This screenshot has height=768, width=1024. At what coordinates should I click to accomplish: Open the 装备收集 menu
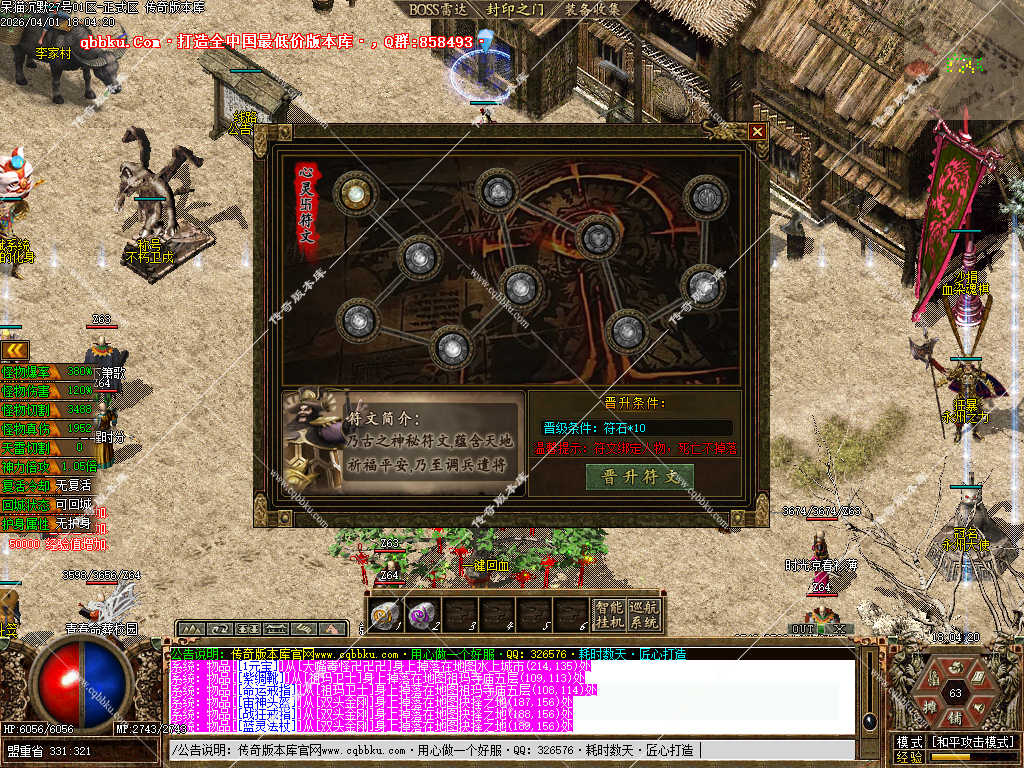click(591, 9)
